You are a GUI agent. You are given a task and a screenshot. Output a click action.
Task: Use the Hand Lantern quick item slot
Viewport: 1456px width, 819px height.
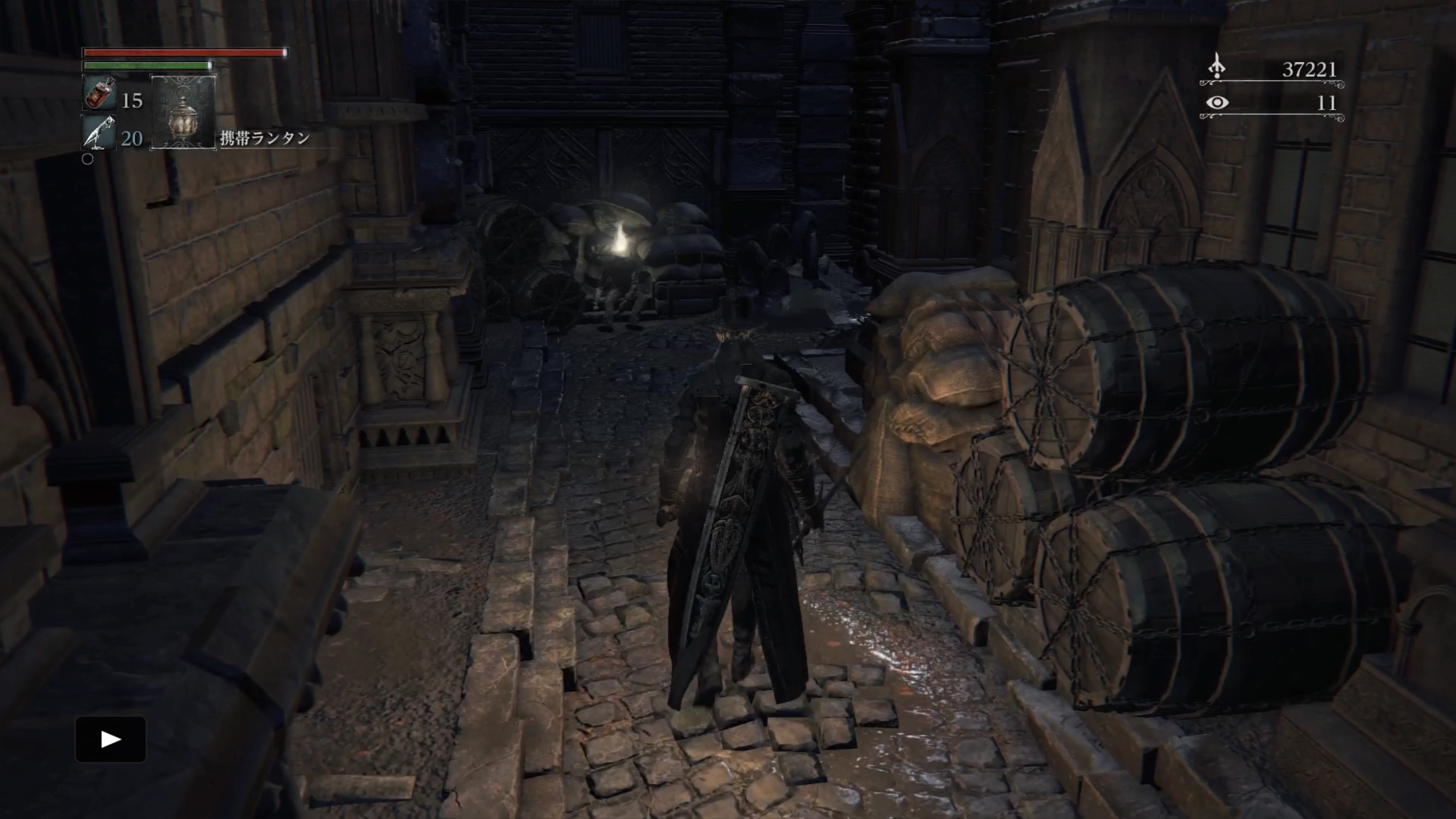[183, 112]
